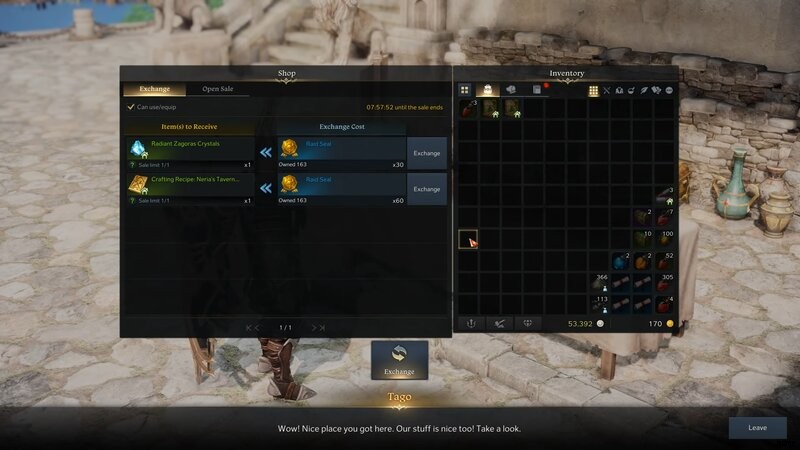Show the all-items grid filter in inventory
The height and width of the screenshot is (450, 800).
coord(593,90)
